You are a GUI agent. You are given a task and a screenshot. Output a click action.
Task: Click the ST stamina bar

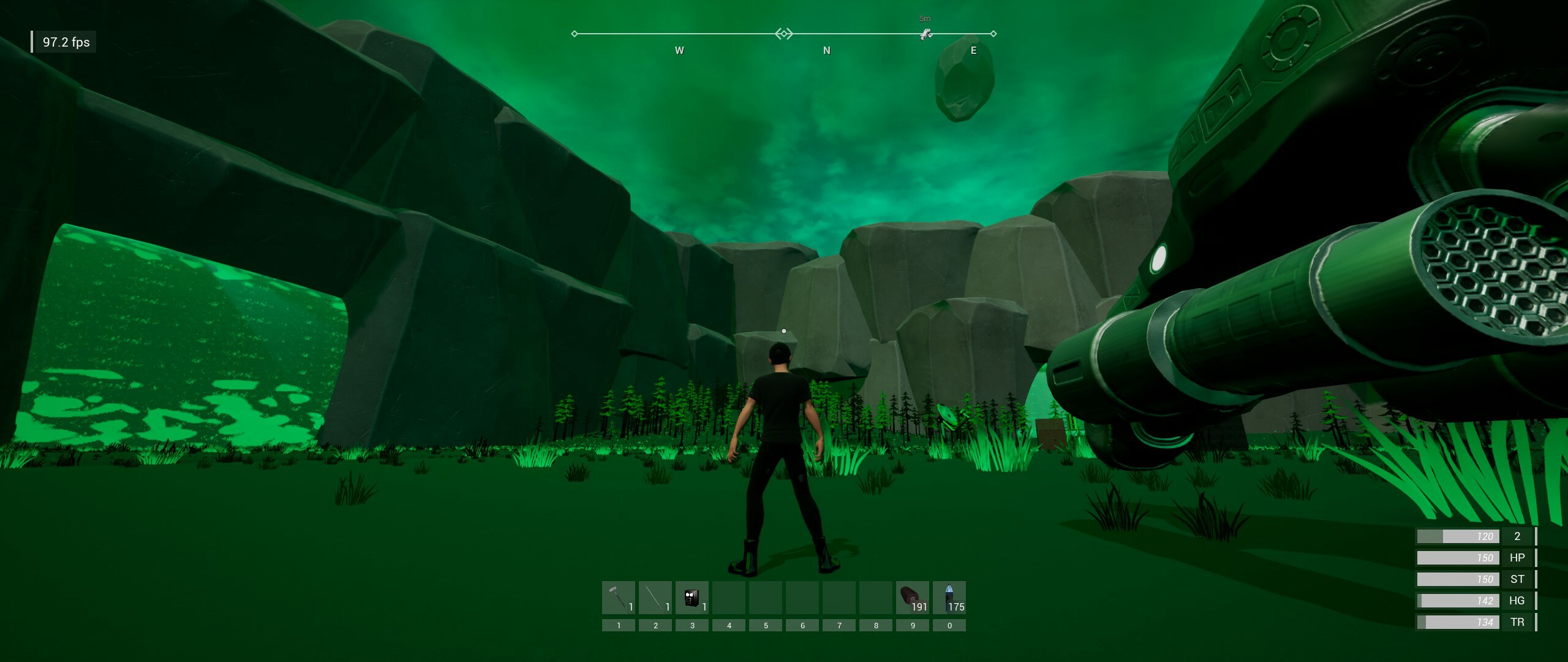point(1458,579)
